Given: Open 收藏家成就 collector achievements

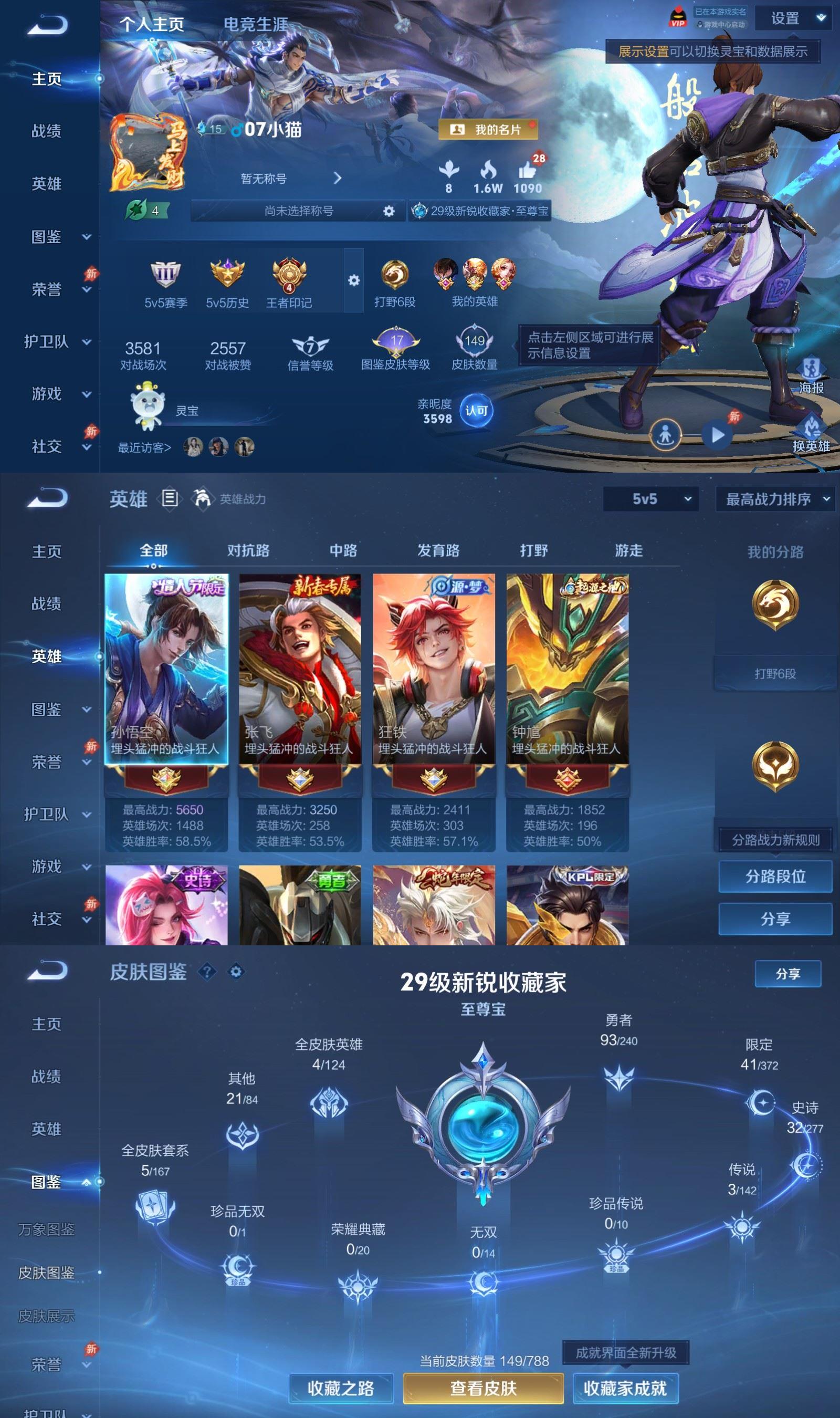Looking at the screenshot, I should [x=625, y=1388].
